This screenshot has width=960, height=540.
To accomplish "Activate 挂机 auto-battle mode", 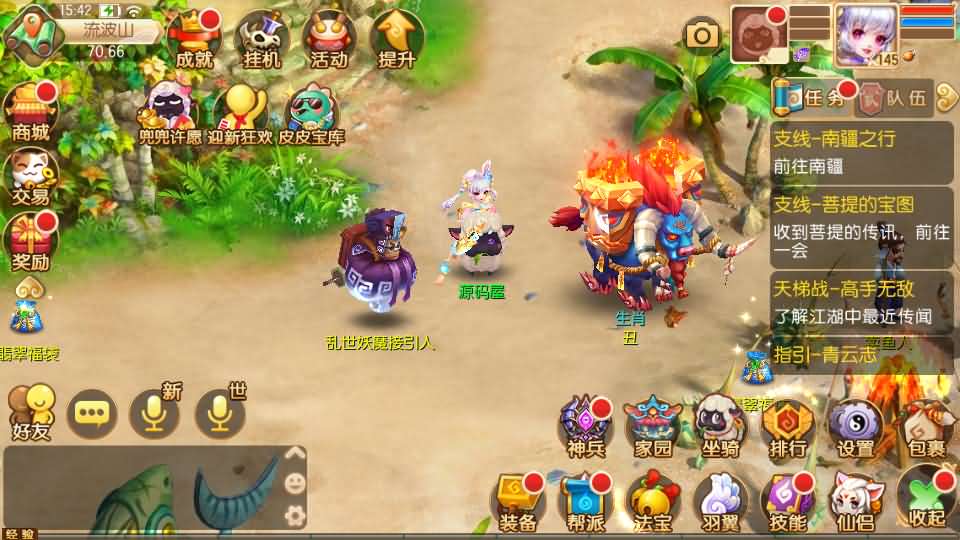I will (x=261, y=40).
